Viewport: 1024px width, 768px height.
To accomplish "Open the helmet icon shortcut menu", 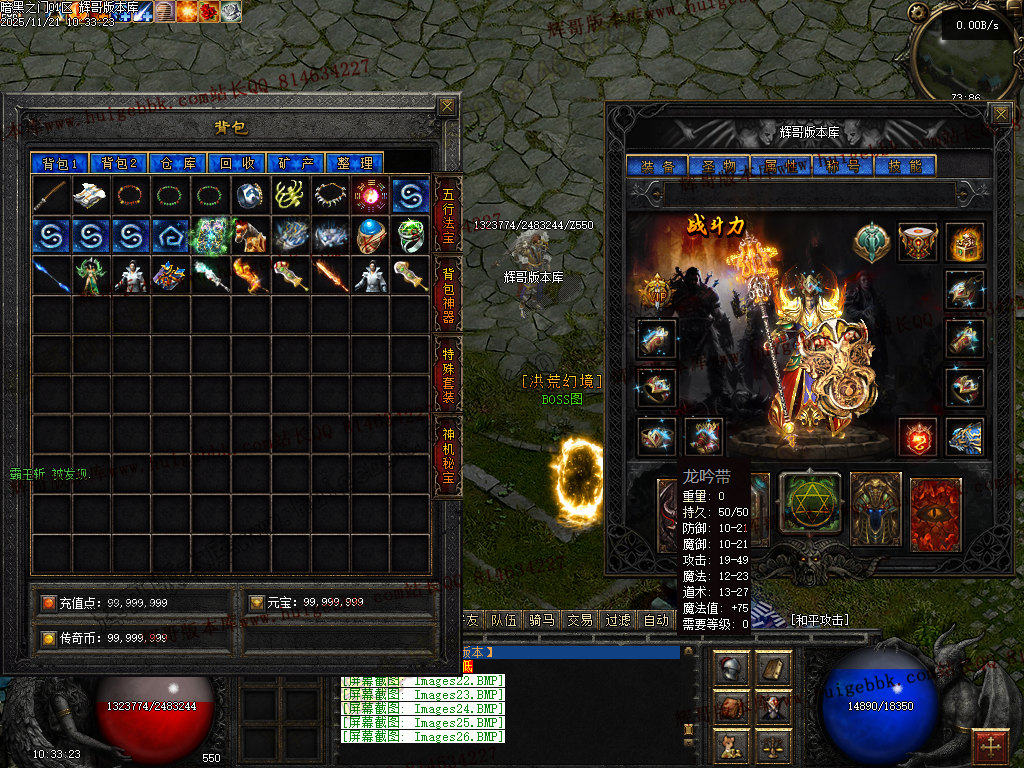I will [x=730, y=668].
